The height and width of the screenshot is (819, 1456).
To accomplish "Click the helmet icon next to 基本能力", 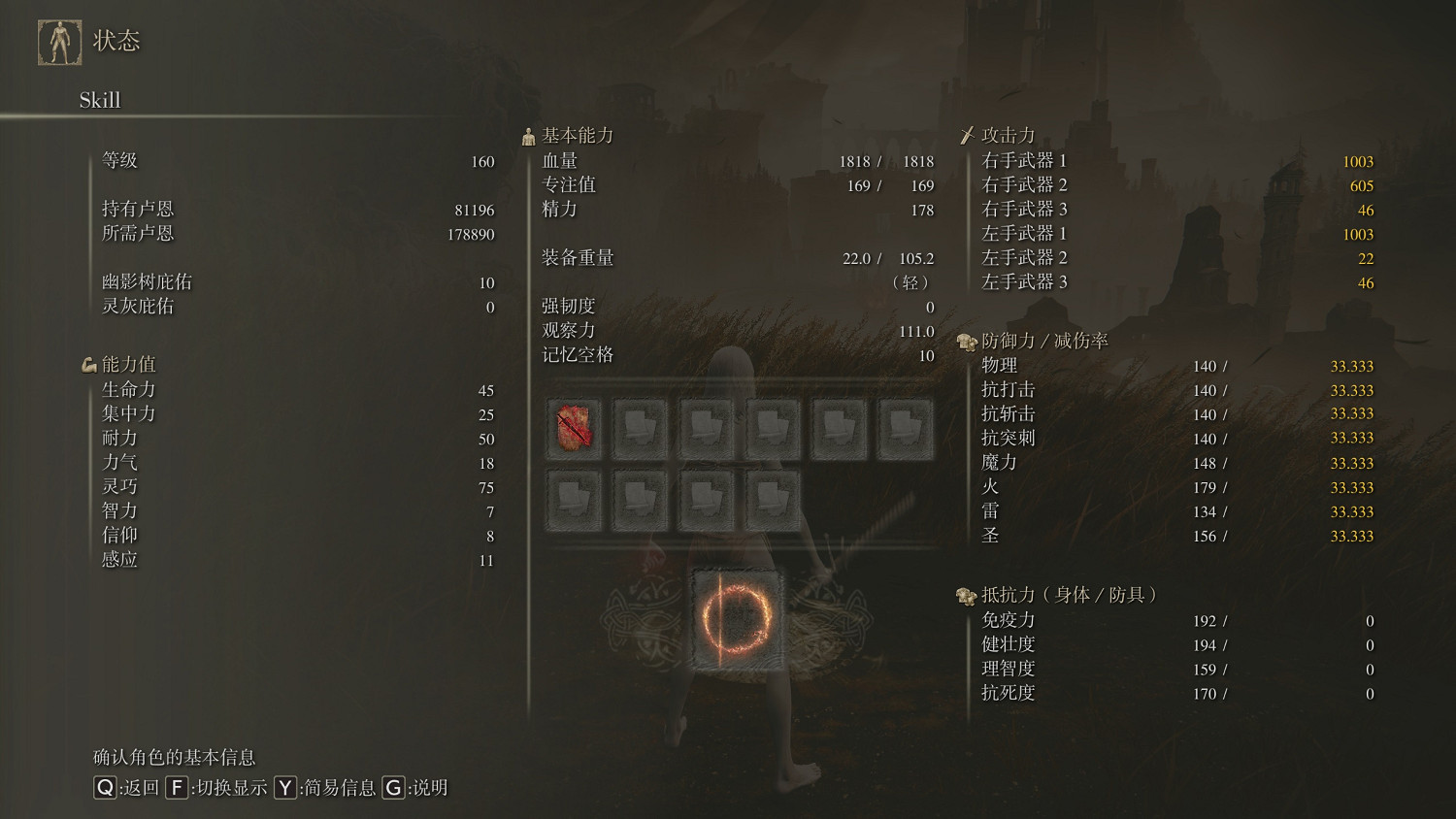I will (x=527, y=135).
